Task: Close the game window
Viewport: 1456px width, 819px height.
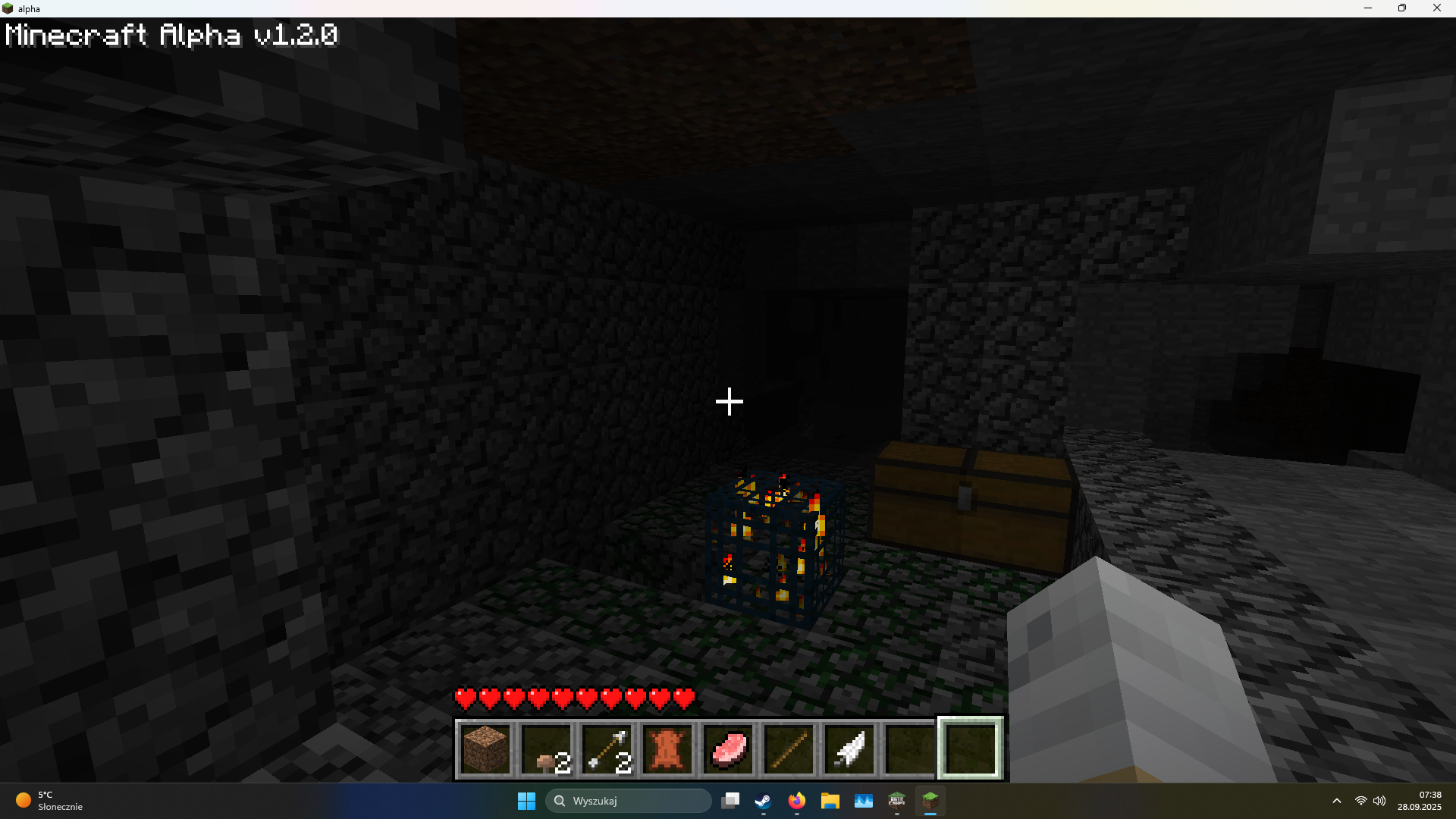Action: [1436, 8]
